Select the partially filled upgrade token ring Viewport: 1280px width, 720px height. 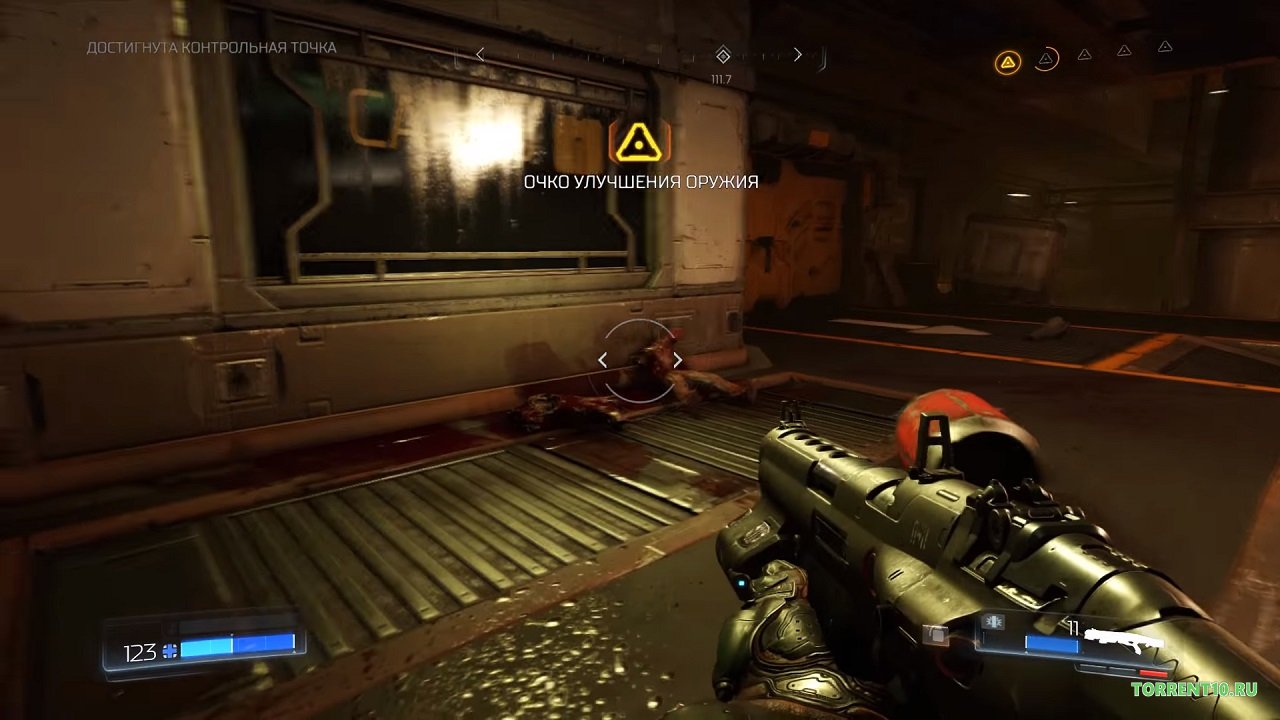click(x=1046, y=59)
